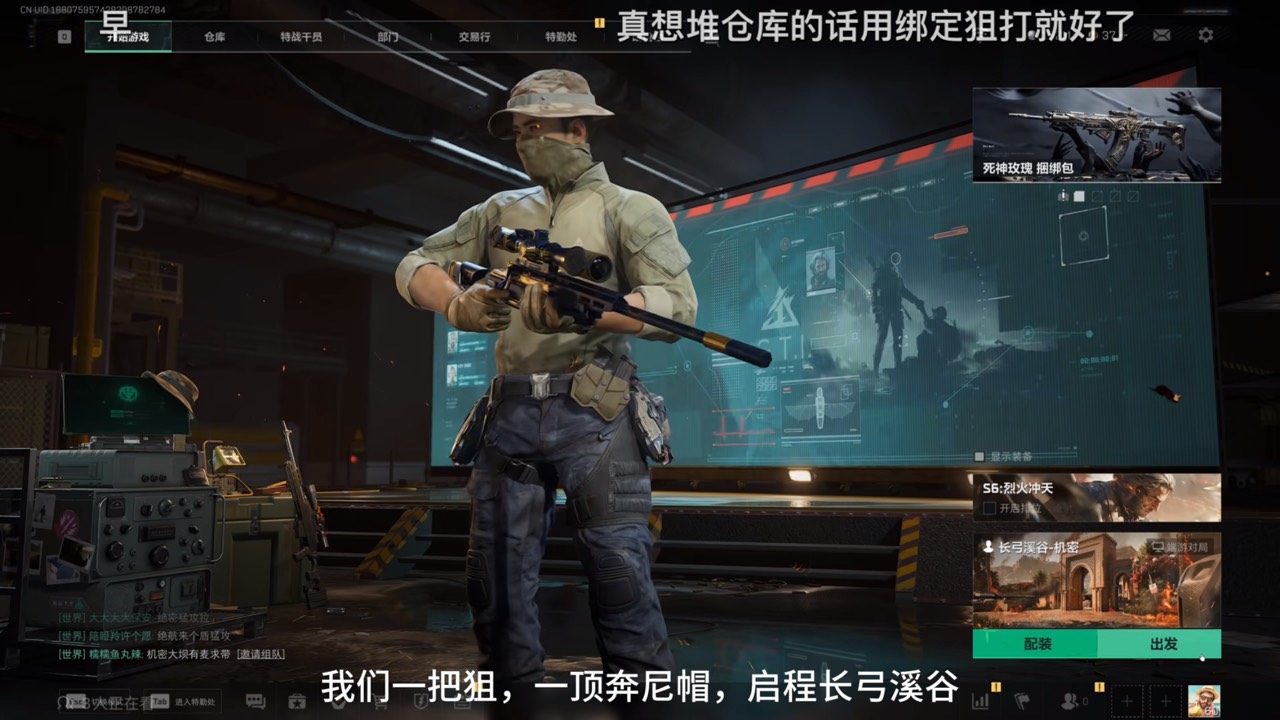
Task: Click the flag icon in the bottom right corner
Action: click(1023, 703)
